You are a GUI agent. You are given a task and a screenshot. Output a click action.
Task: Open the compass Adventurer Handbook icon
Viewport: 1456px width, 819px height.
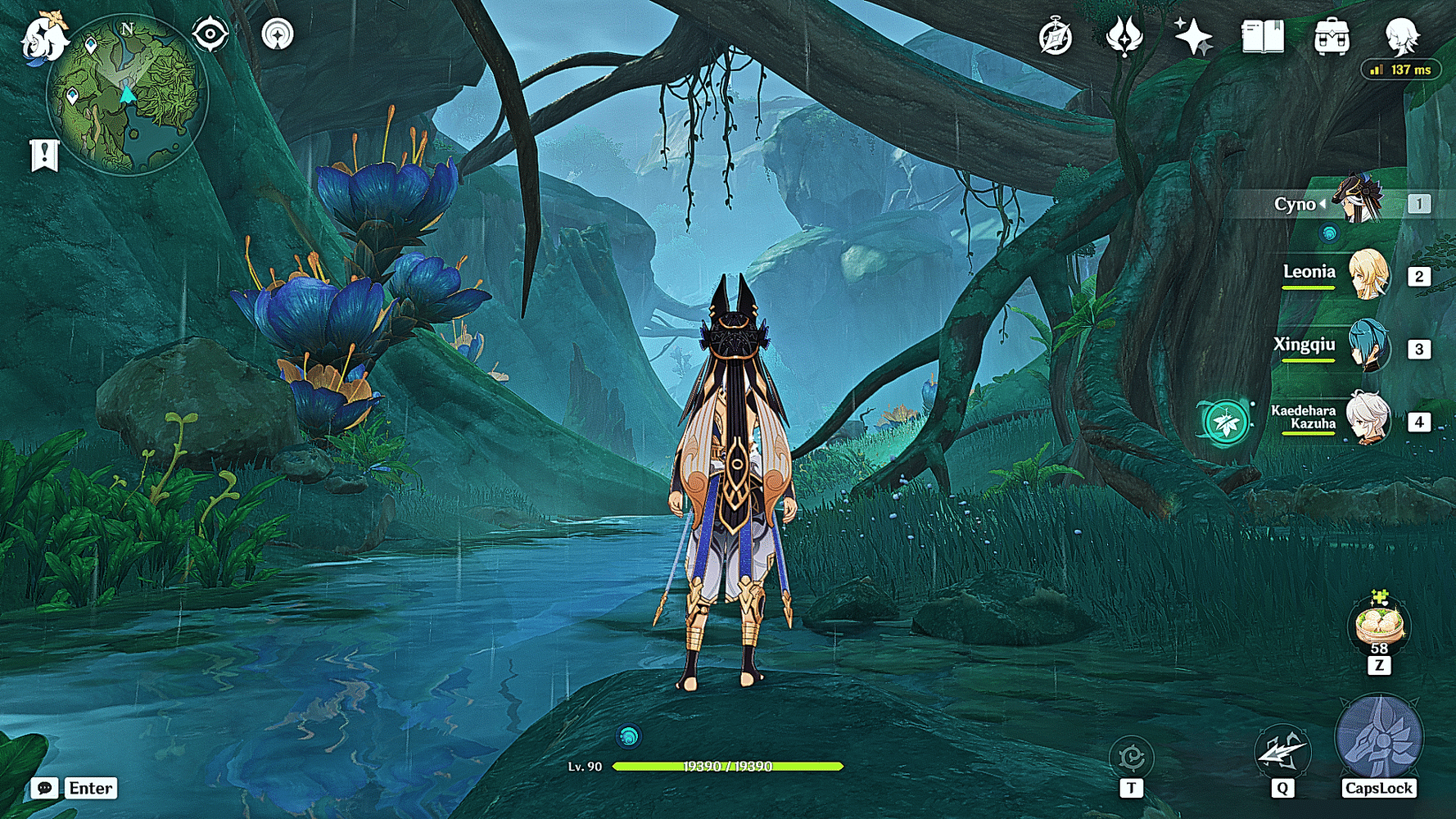pos(1056,38)
